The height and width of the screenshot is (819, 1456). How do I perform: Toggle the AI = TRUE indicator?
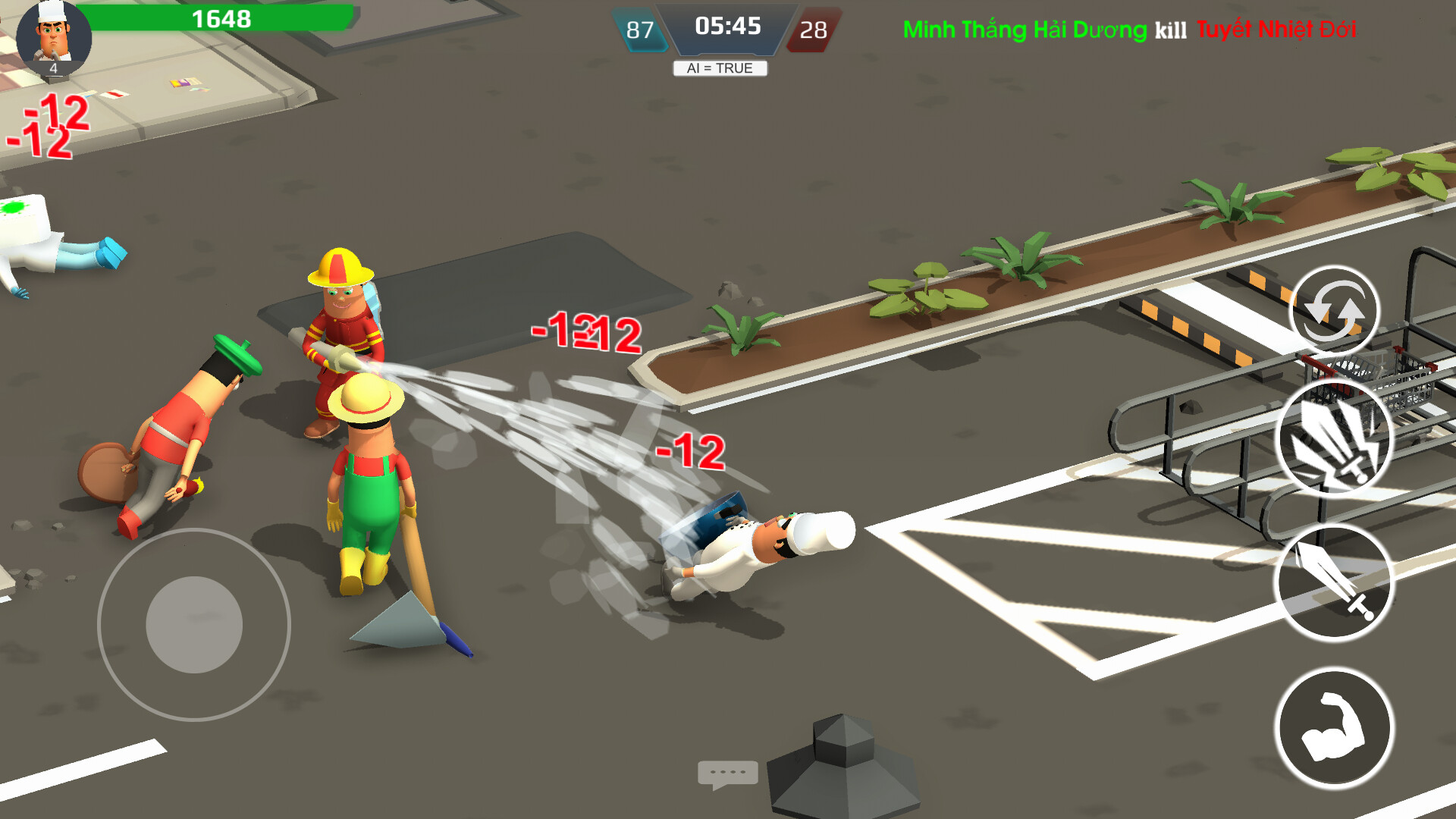[x=721, y=68]
